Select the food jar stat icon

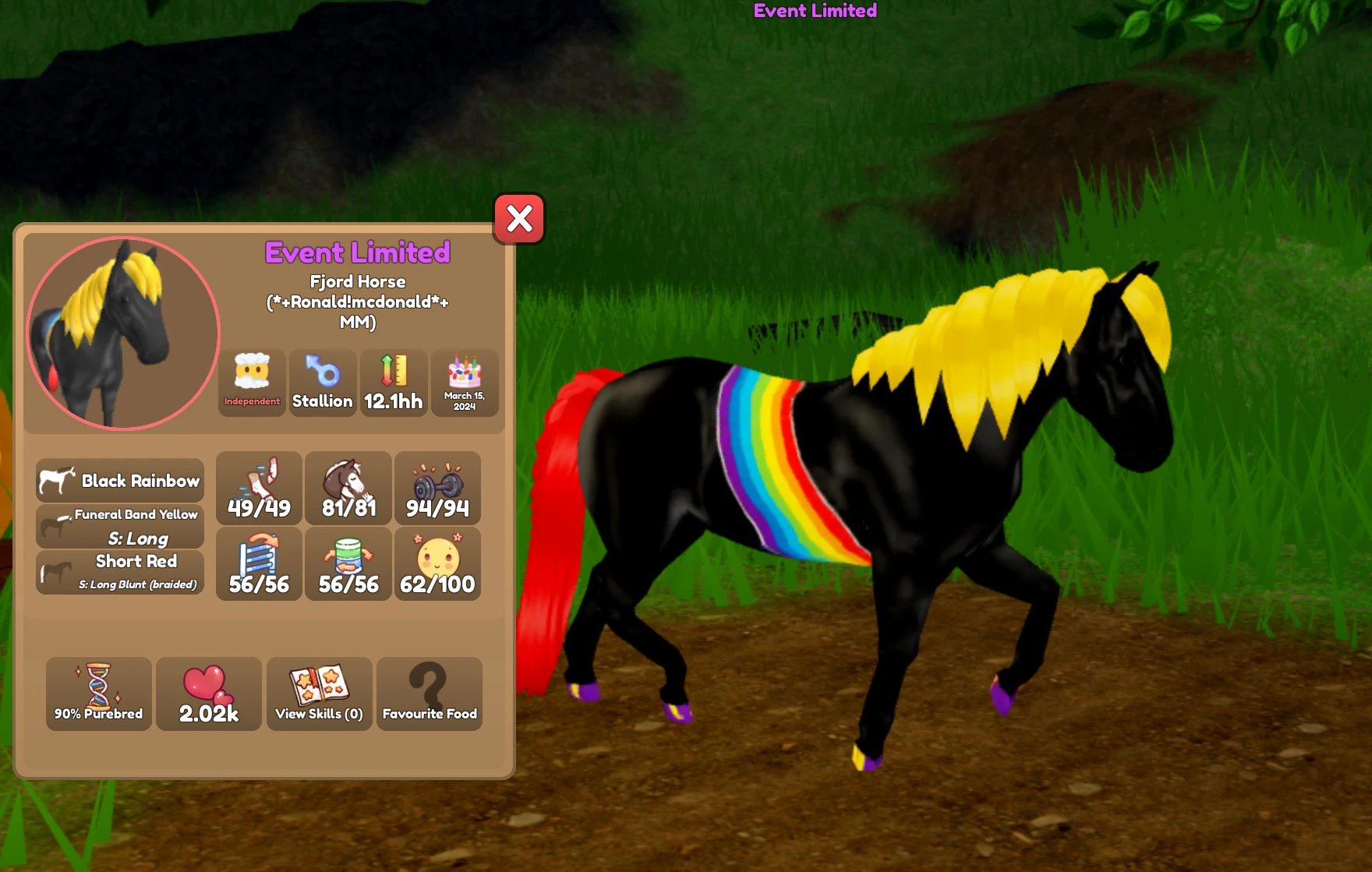click(x=347, y=563)
